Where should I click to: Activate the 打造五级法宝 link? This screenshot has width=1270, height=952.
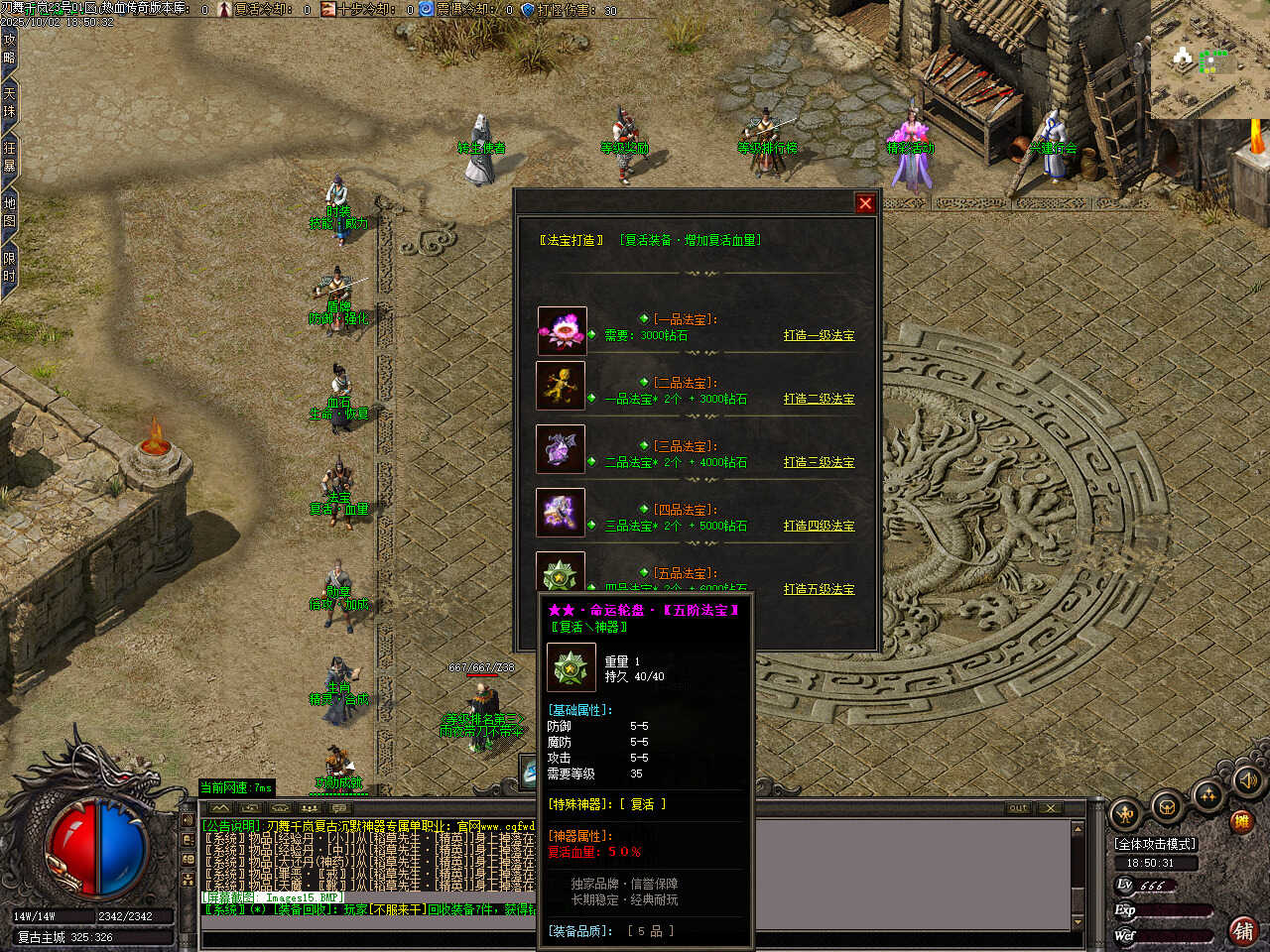click(x=819, y=589)
